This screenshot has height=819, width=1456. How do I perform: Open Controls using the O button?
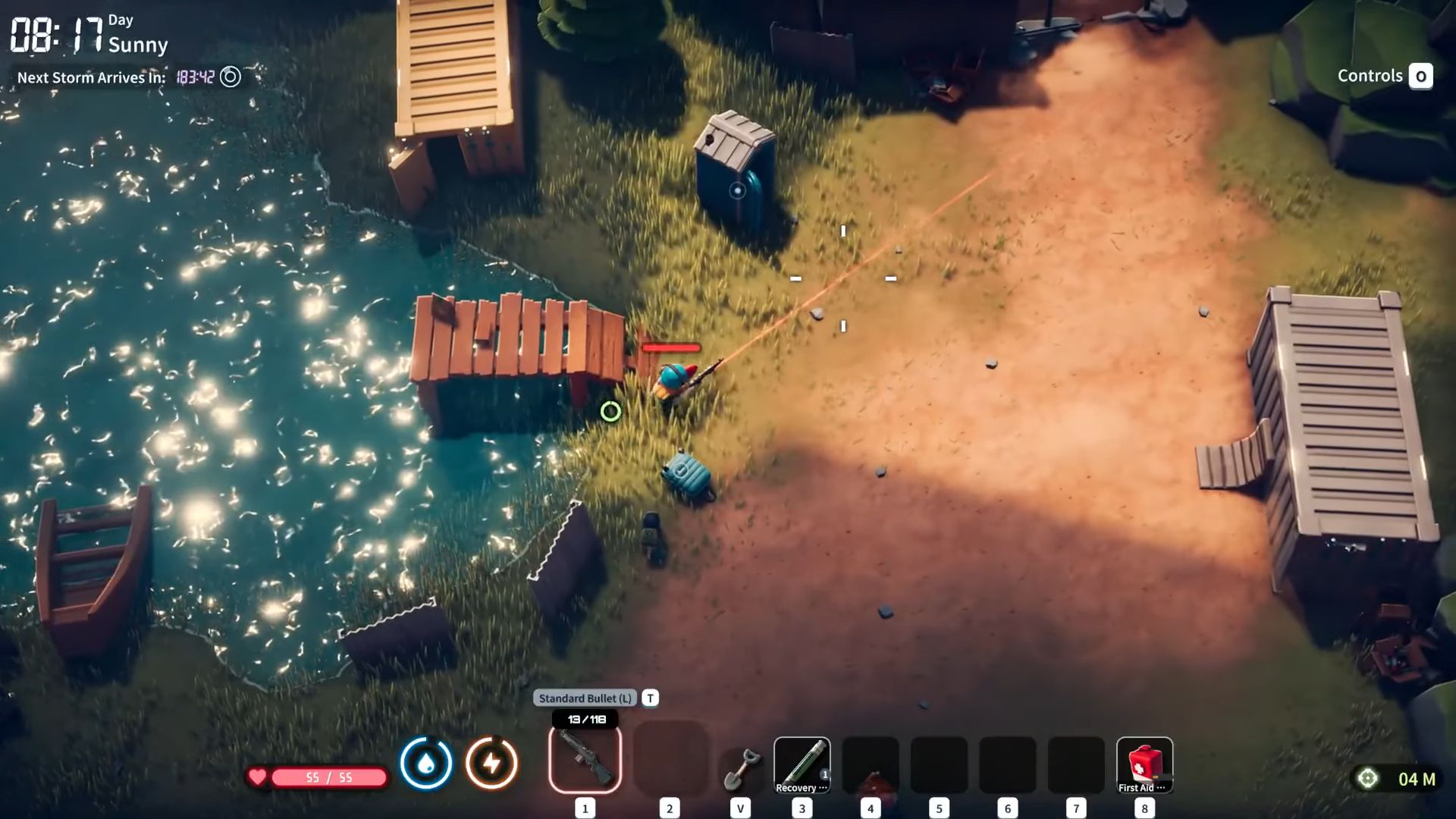click(x=1421, y=76)
